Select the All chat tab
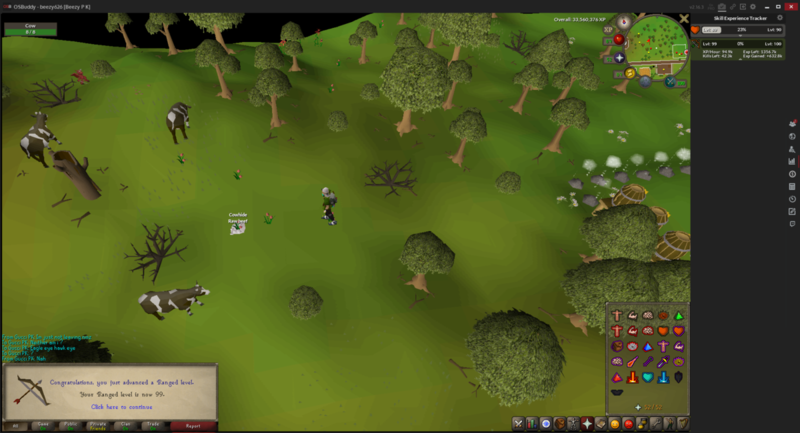This screenshot has width=800, height=433. (13, 425)
